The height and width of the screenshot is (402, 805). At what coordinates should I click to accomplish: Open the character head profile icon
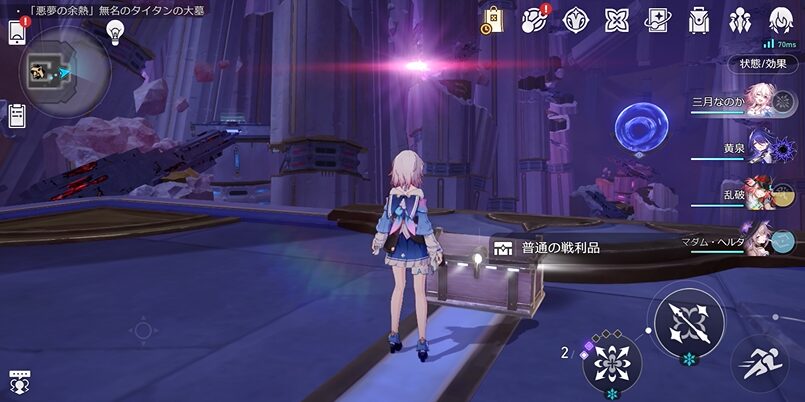coord(781,20)
